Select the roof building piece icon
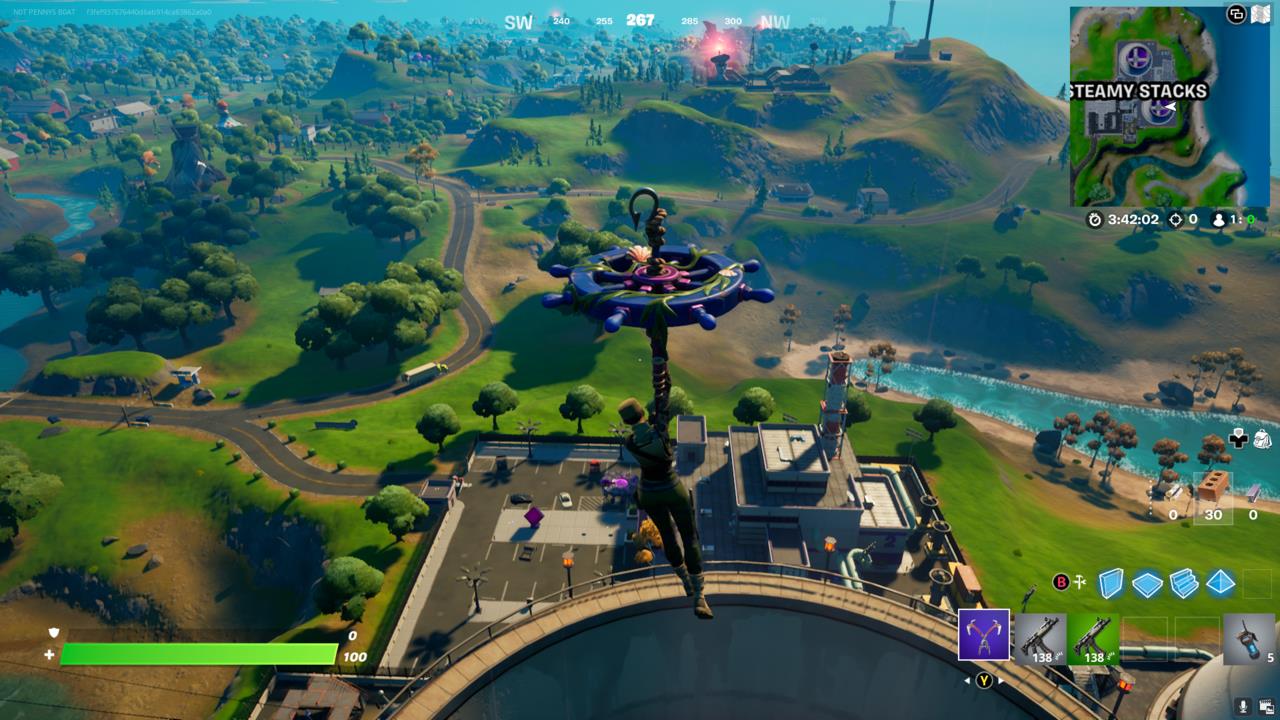The image size is (1280, 720). click(x=1219, y=582)
